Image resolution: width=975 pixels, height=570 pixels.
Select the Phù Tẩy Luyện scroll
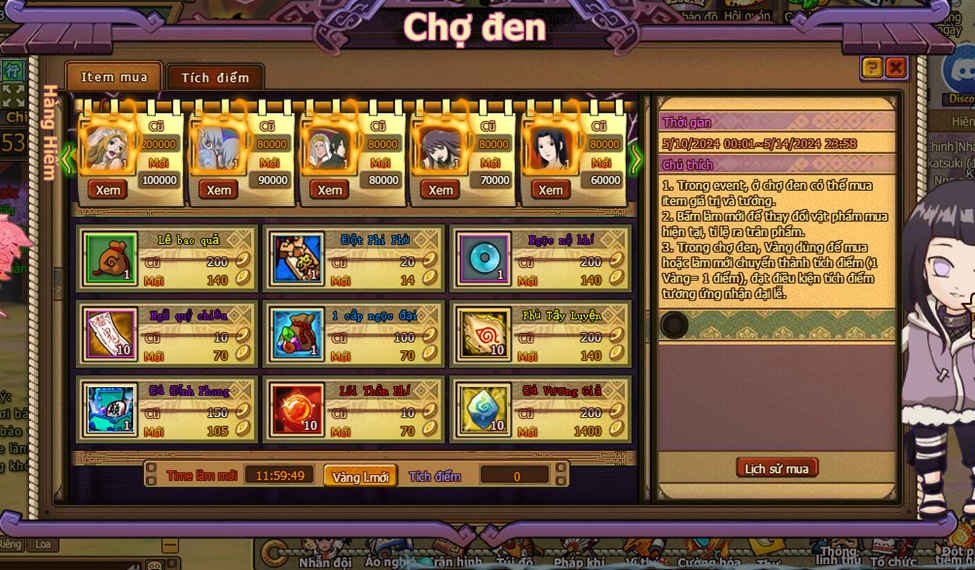coord(484,334)
